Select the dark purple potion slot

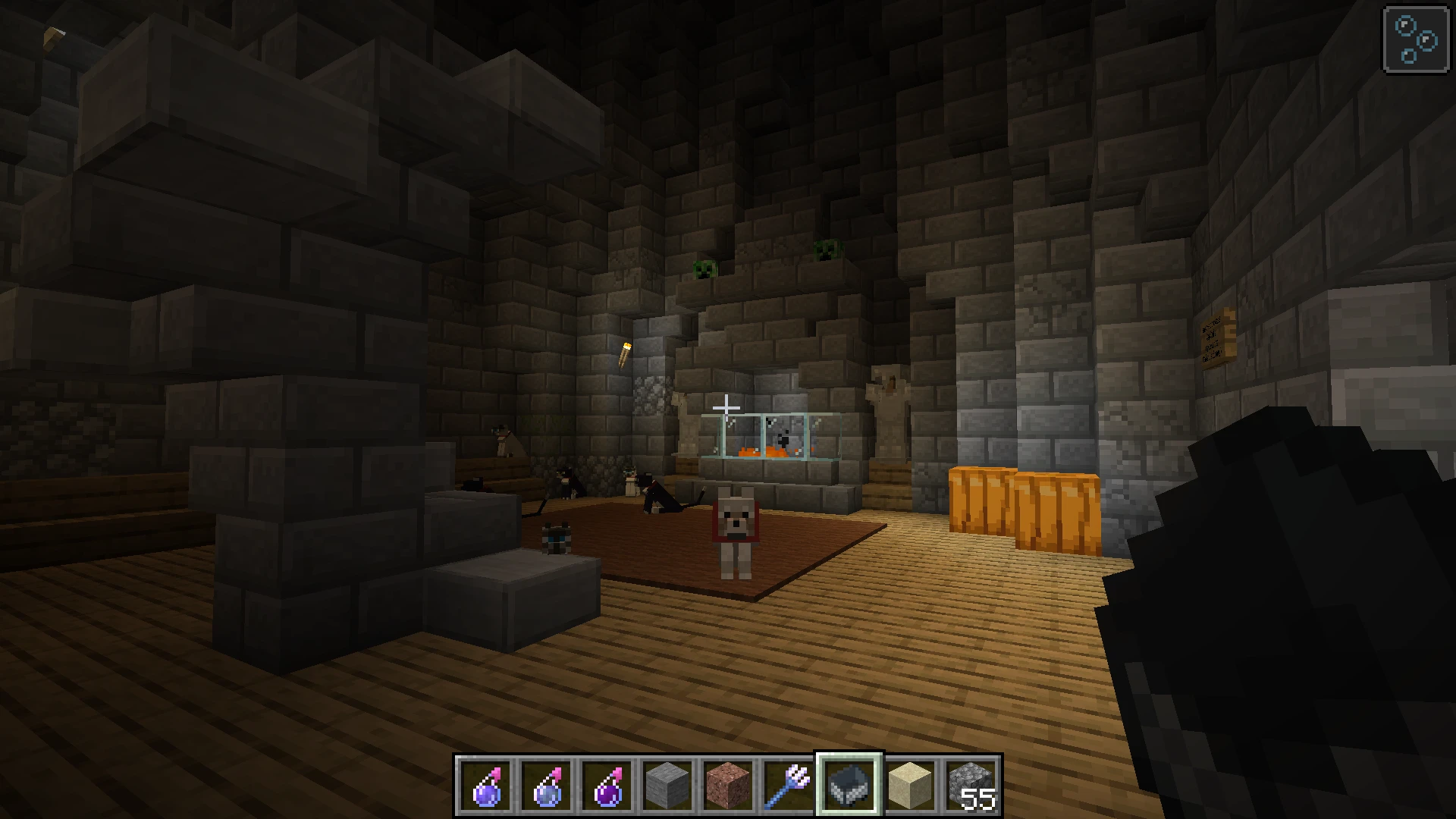coord(607,786)
